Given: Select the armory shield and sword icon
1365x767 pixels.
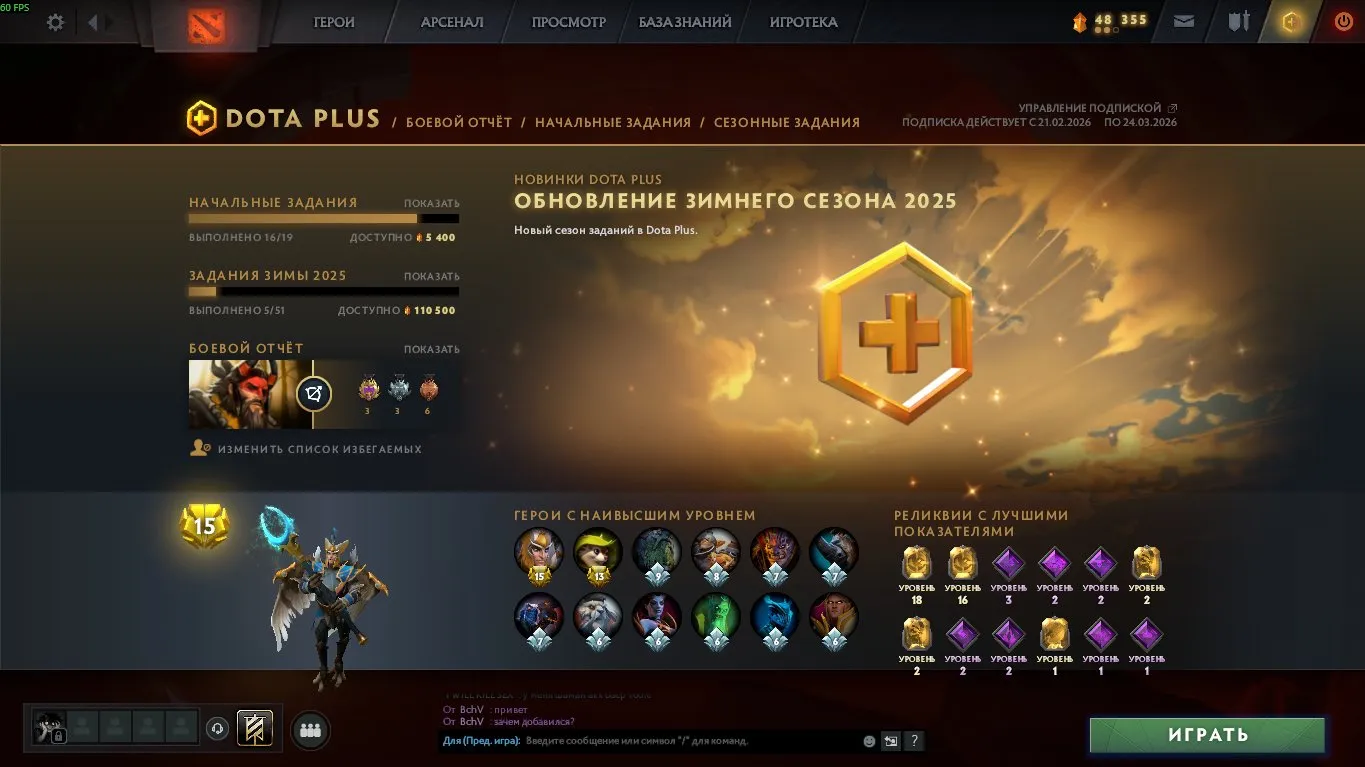Looking at the screenshot, I should (1238, 21).
